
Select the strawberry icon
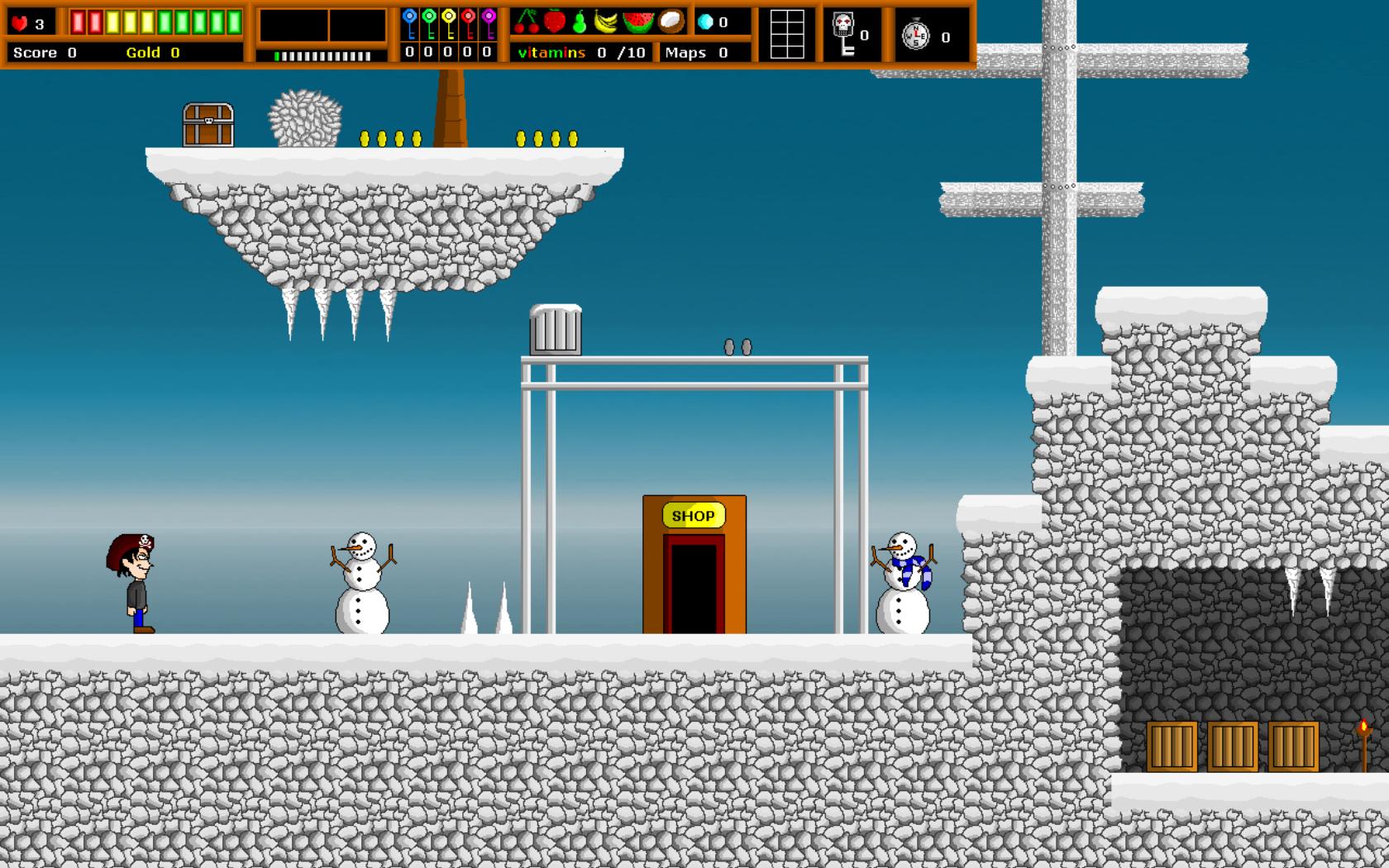coord(554,21)
